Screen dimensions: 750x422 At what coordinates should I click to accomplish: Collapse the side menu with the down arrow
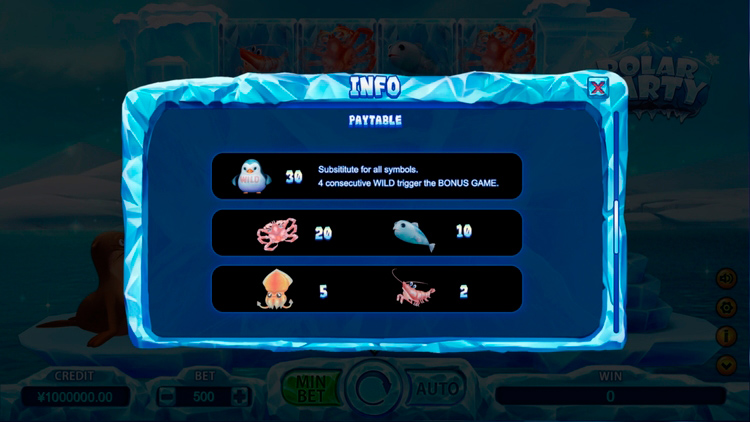[727, 365]
